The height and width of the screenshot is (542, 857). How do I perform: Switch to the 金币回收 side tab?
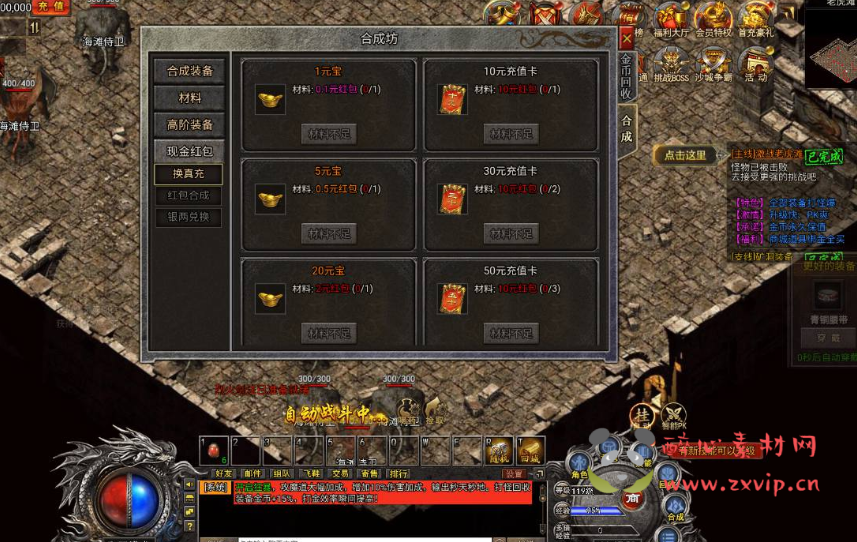627,76
